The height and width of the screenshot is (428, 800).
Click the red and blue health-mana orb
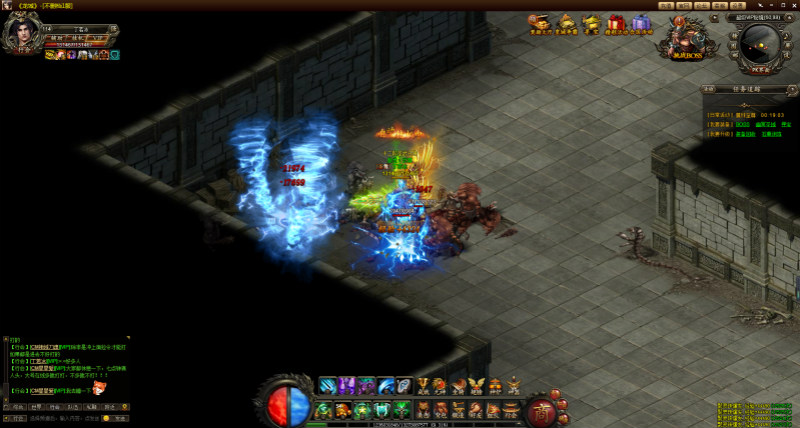tap(287, 403)
